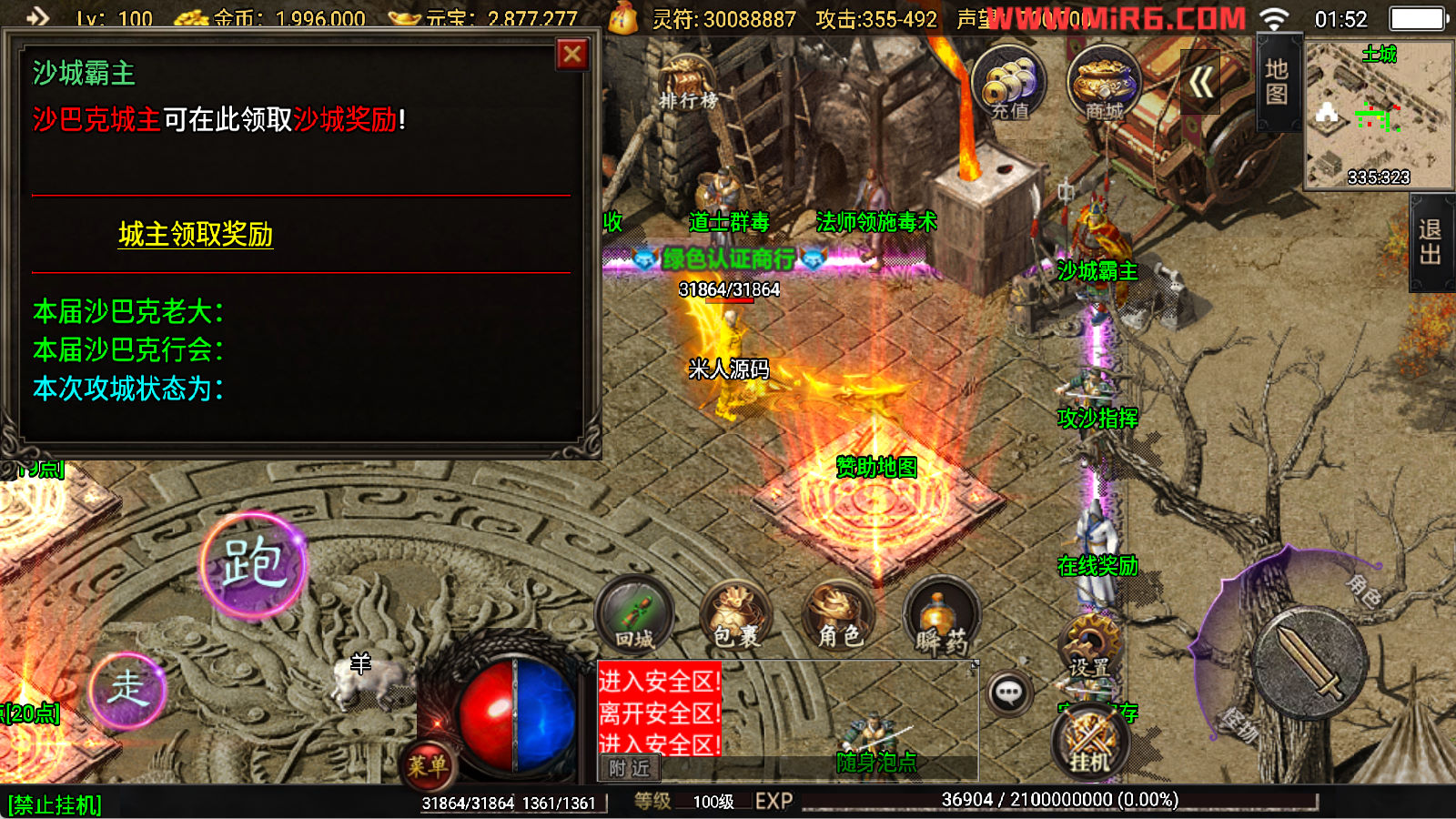
Task: Toggle the 走 walk mode button
Action: pyautogui.click(x=127, y=689)
